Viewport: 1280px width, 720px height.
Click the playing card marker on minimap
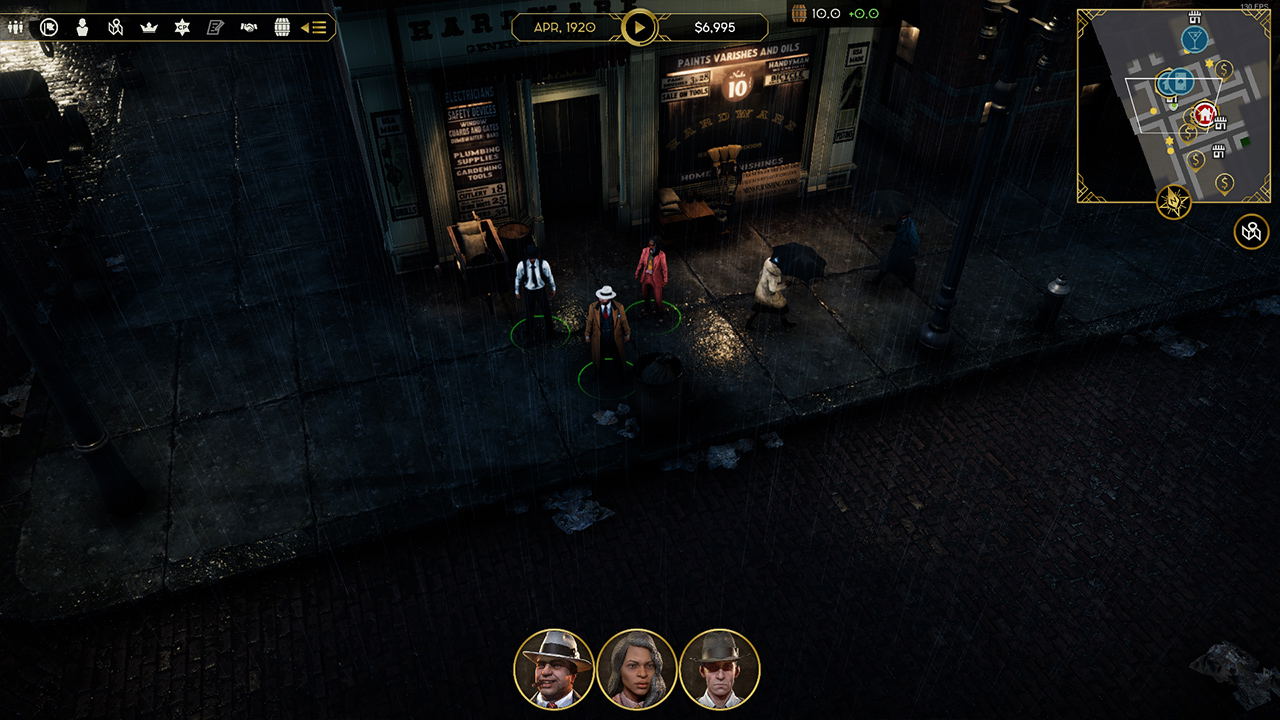click(1180, 81)
